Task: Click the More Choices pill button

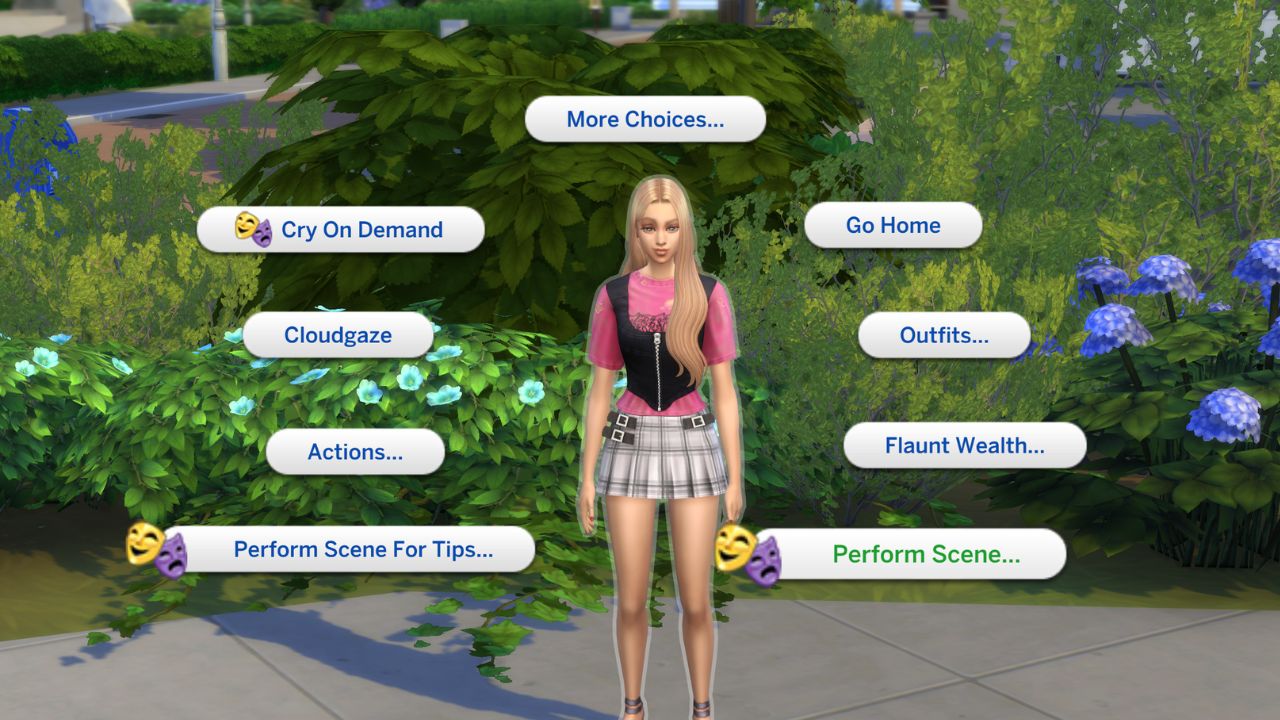Action: pos(646,119)
